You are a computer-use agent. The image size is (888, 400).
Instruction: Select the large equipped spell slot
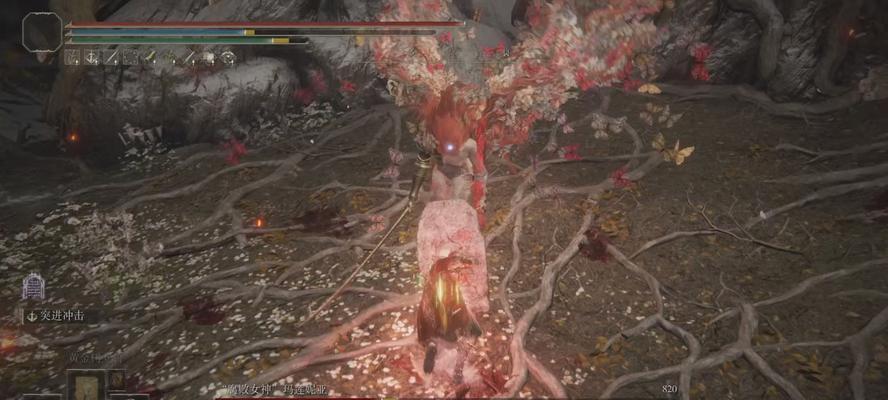click(86, 385)
